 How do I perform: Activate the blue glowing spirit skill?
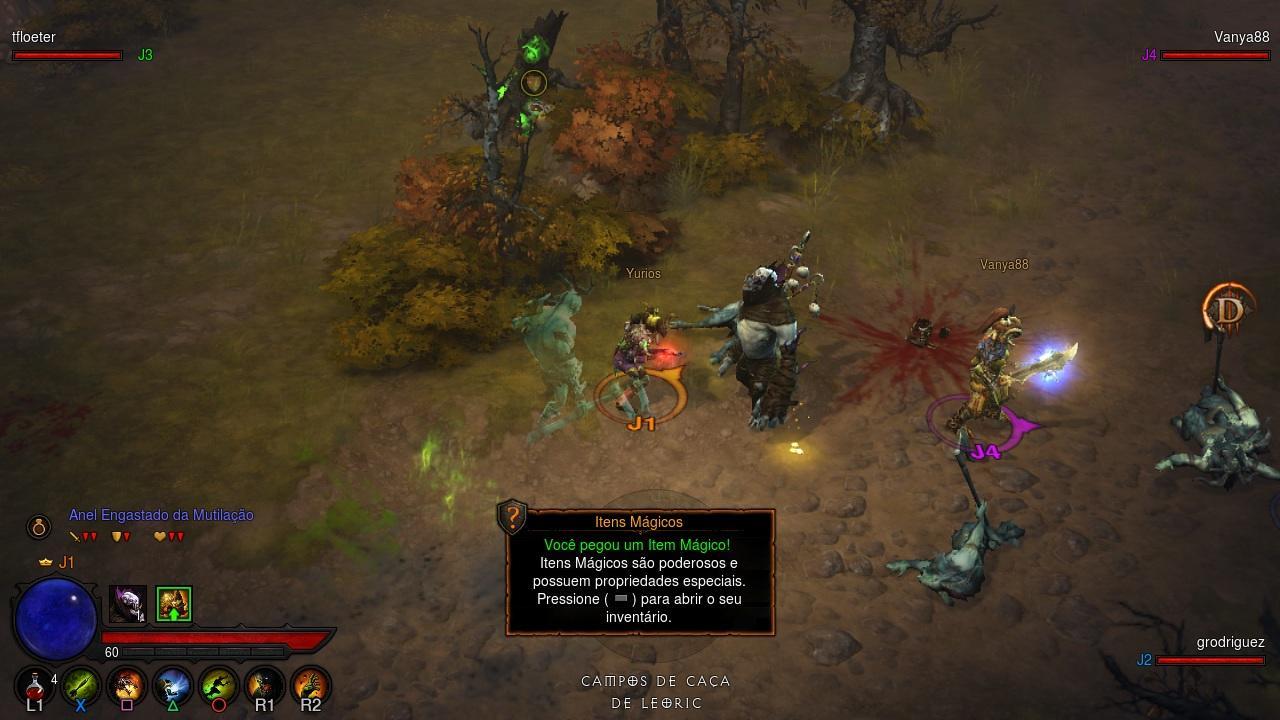pos(173,687)
